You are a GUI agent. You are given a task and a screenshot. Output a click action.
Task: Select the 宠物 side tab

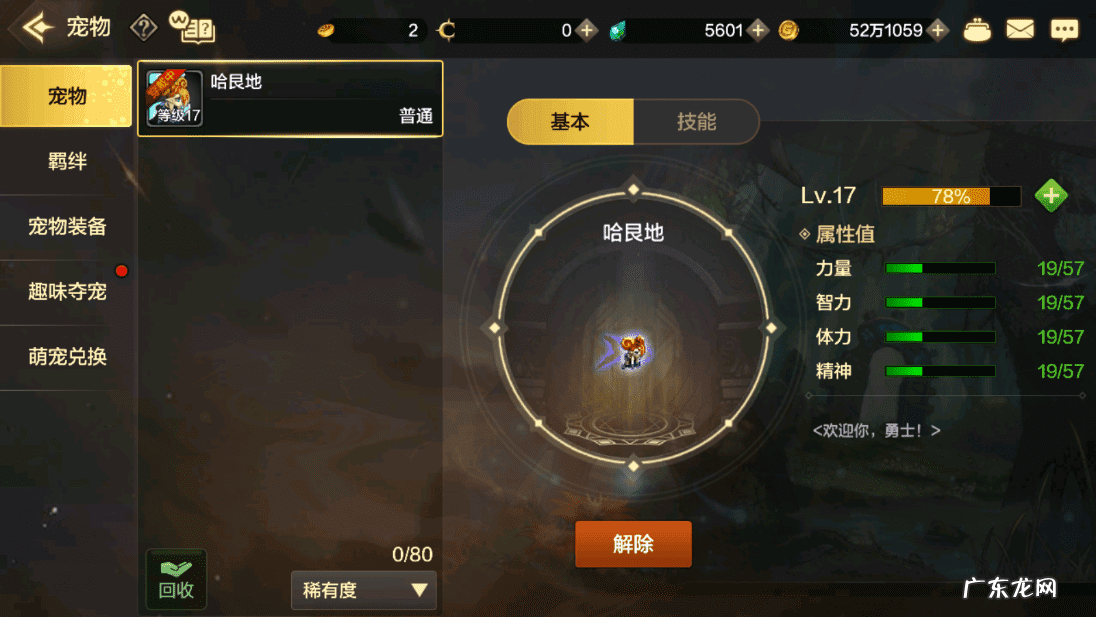[67, 96]
